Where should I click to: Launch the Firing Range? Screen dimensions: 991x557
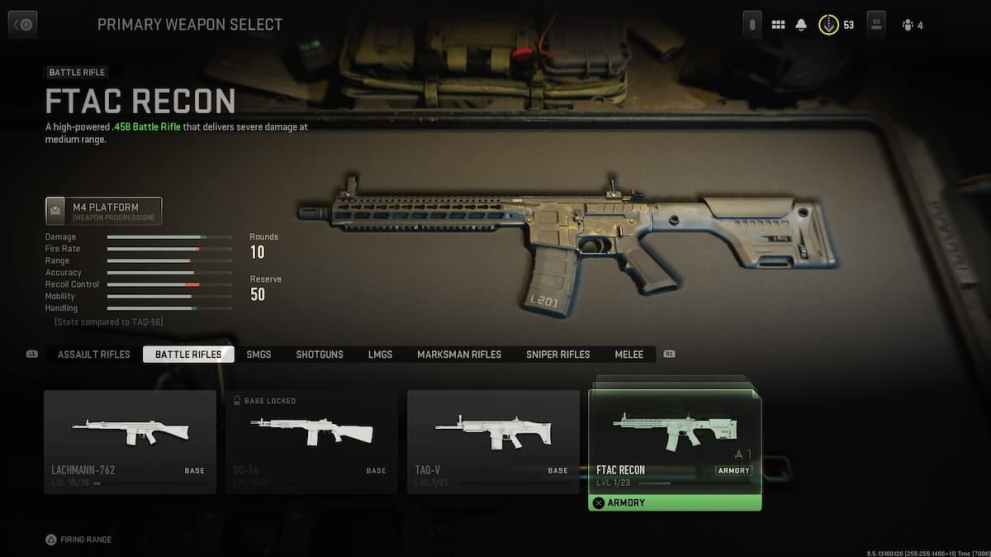point(80,540)
